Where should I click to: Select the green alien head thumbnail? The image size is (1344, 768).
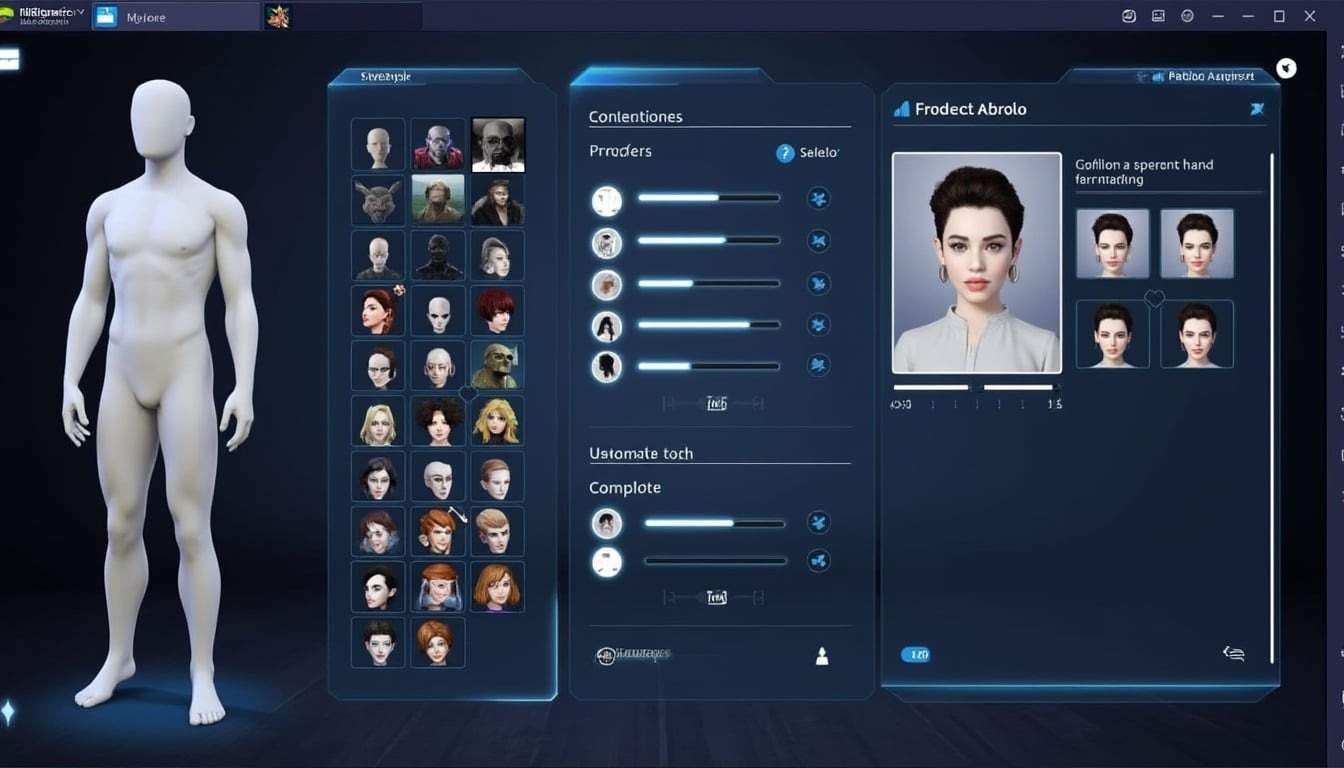[497, 364]
